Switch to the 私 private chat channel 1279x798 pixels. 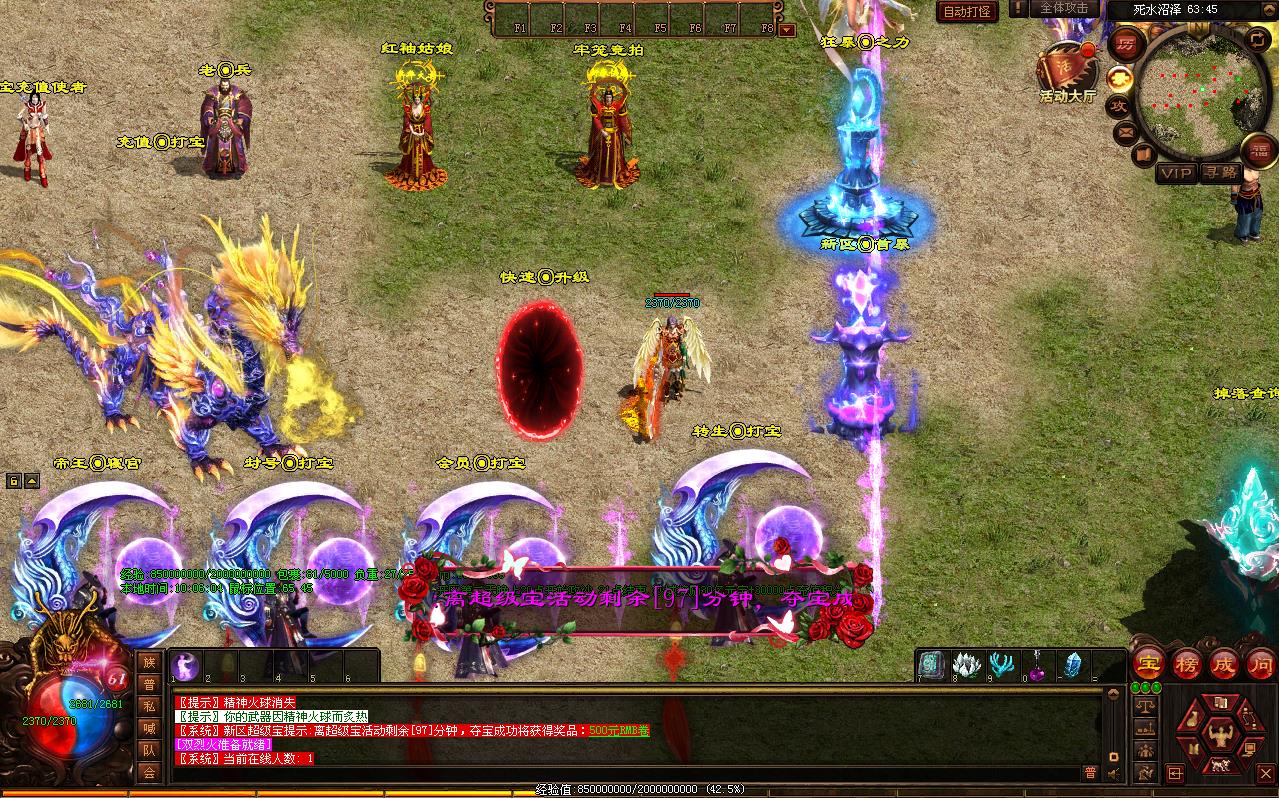[149, 706]
